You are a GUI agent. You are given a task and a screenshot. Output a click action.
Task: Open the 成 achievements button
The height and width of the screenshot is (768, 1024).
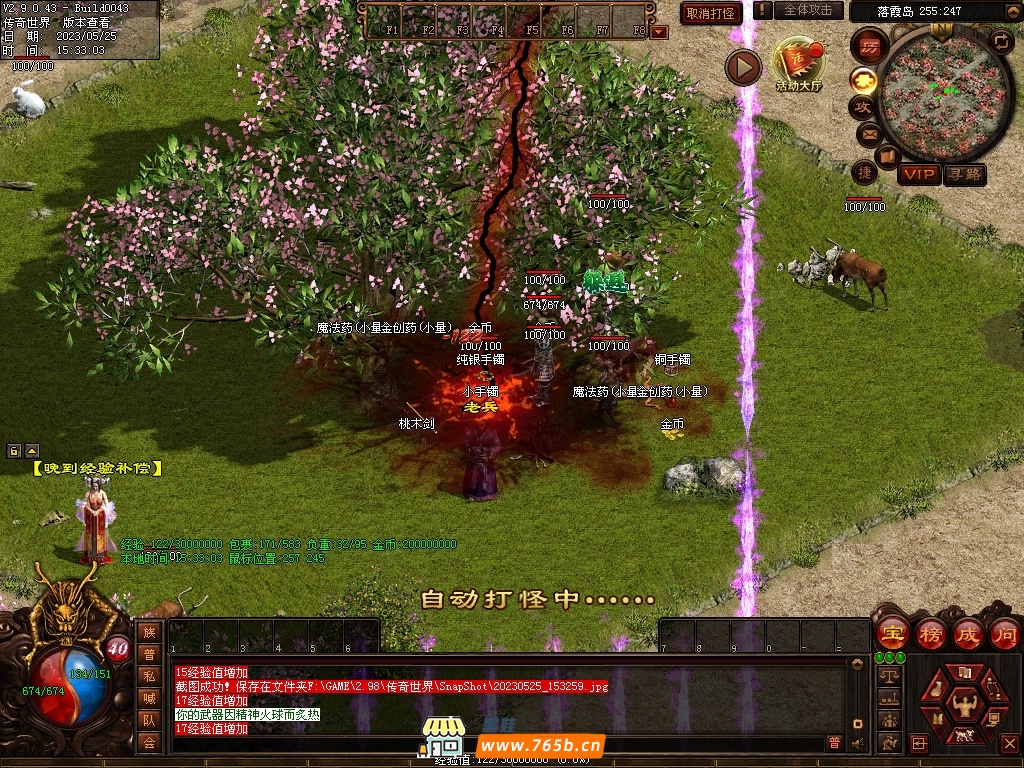coord(967,634)
